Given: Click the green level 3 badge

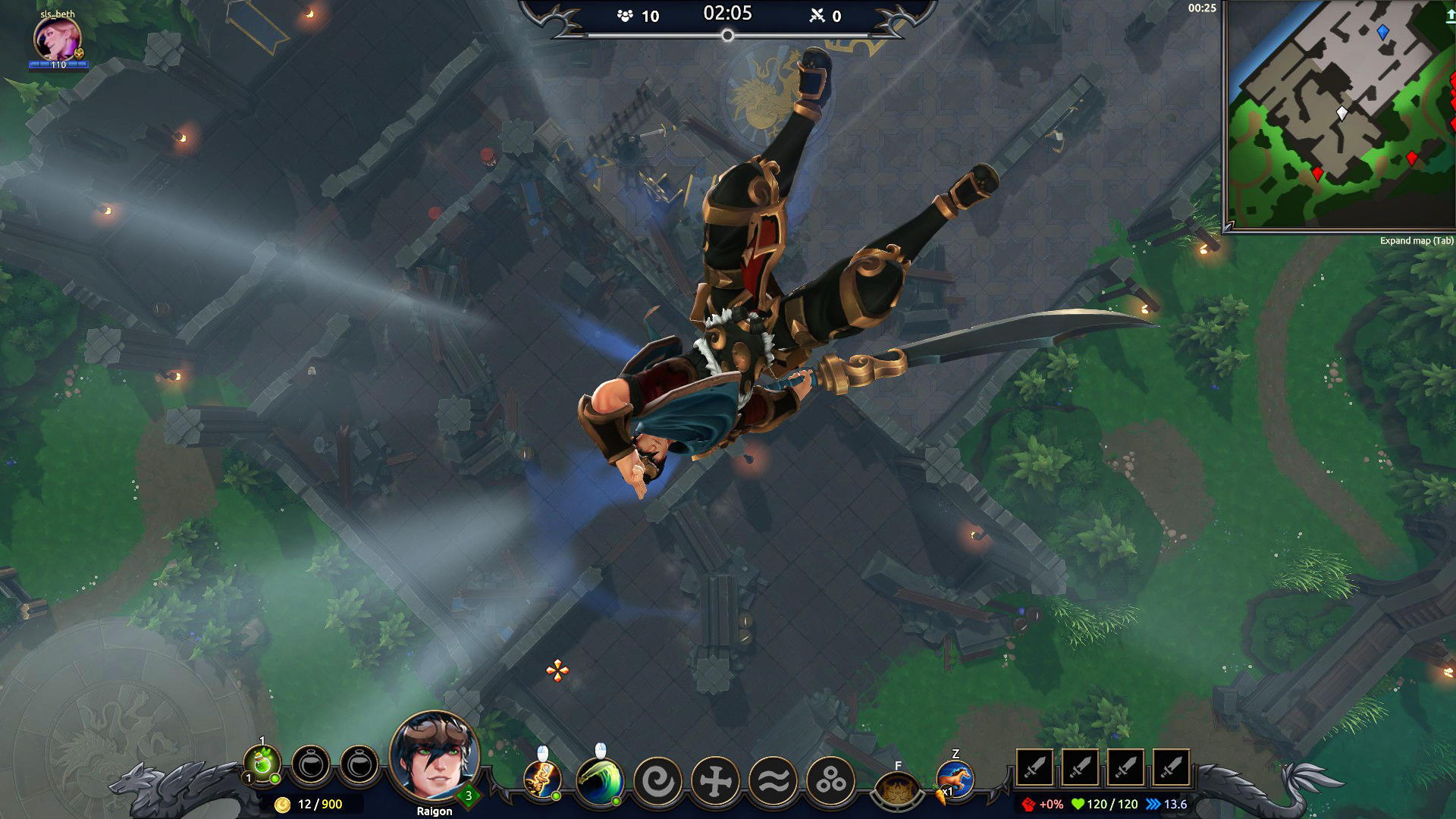Looking at the screenshot, I should (468, 797).
